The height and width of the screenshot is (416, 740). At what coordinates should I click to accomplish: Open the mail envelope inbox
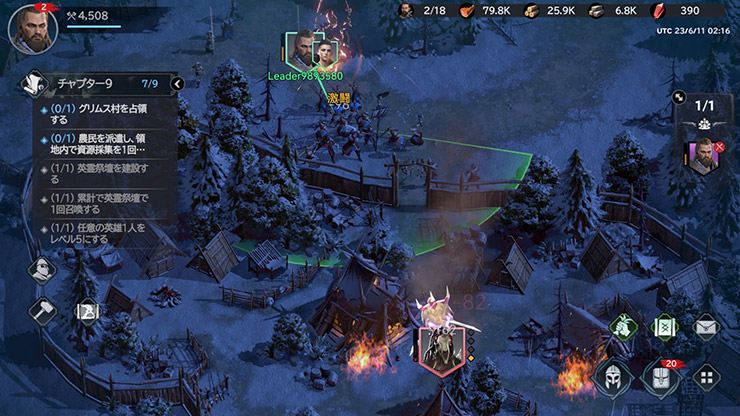(706, 325)
